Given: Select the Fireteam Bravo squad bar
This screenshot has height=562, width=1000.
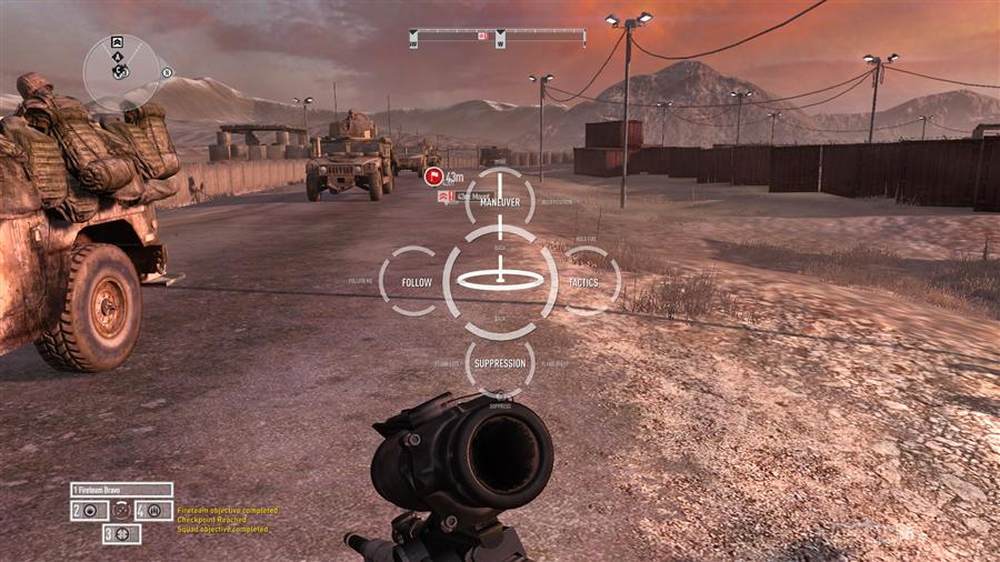Looking at the screenshot, I should pyautogui.click(x=121, y=490).
